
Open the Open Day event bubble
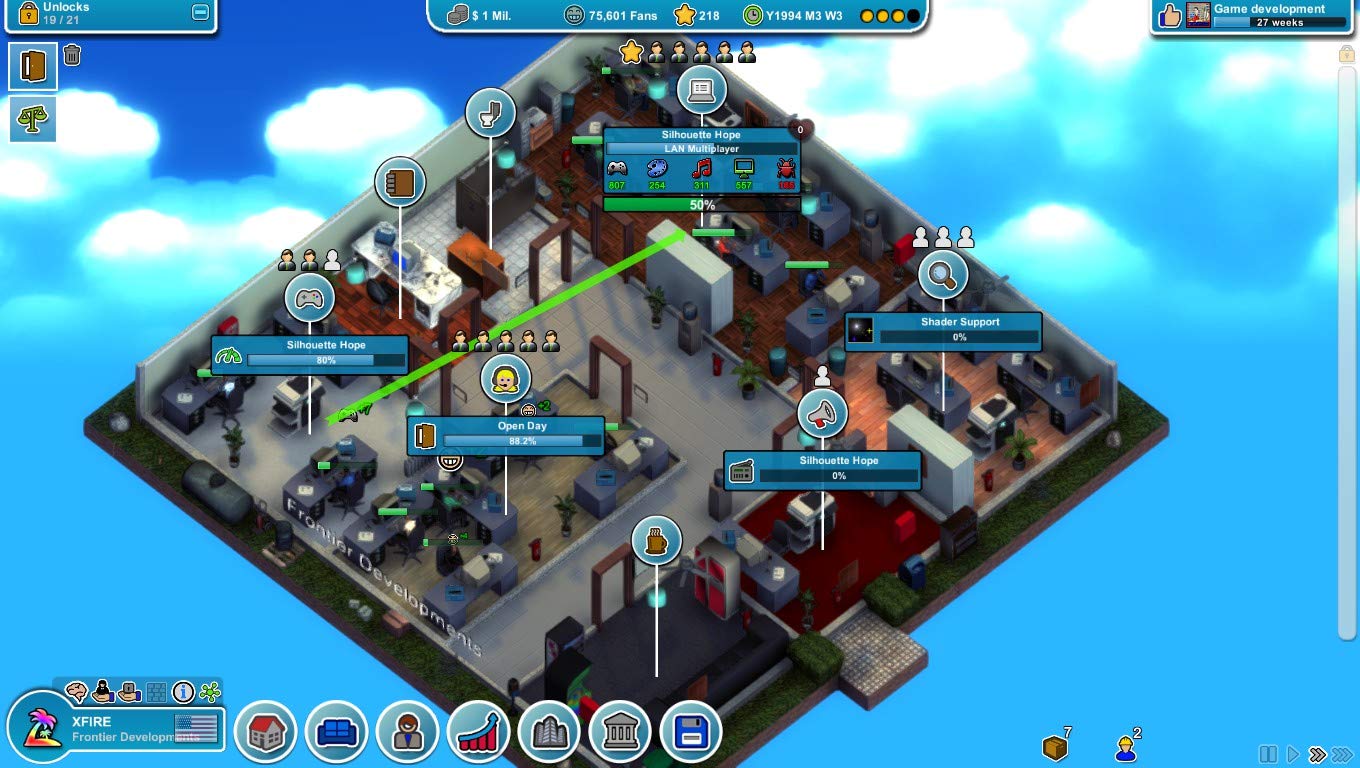tap(506, 379)
